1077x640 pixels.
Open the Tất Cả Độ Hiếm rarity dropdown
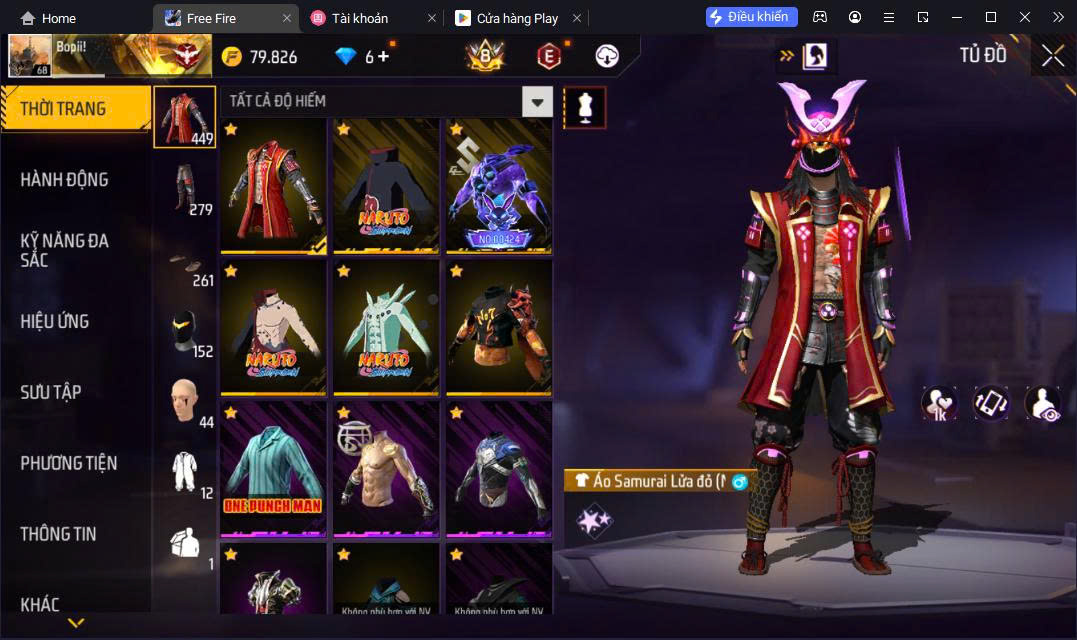tap(538, 101)
